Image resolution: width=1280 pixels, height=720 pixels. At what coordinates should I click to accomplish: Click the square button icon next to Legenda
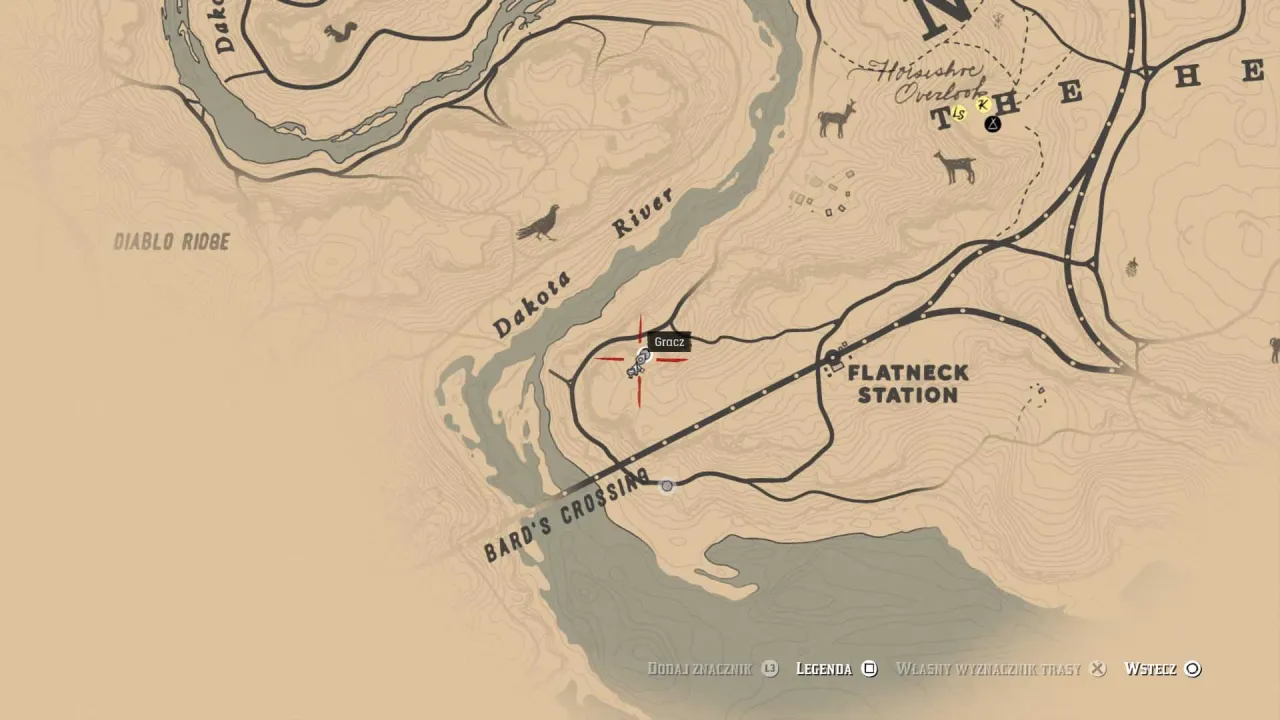(869, 669)
